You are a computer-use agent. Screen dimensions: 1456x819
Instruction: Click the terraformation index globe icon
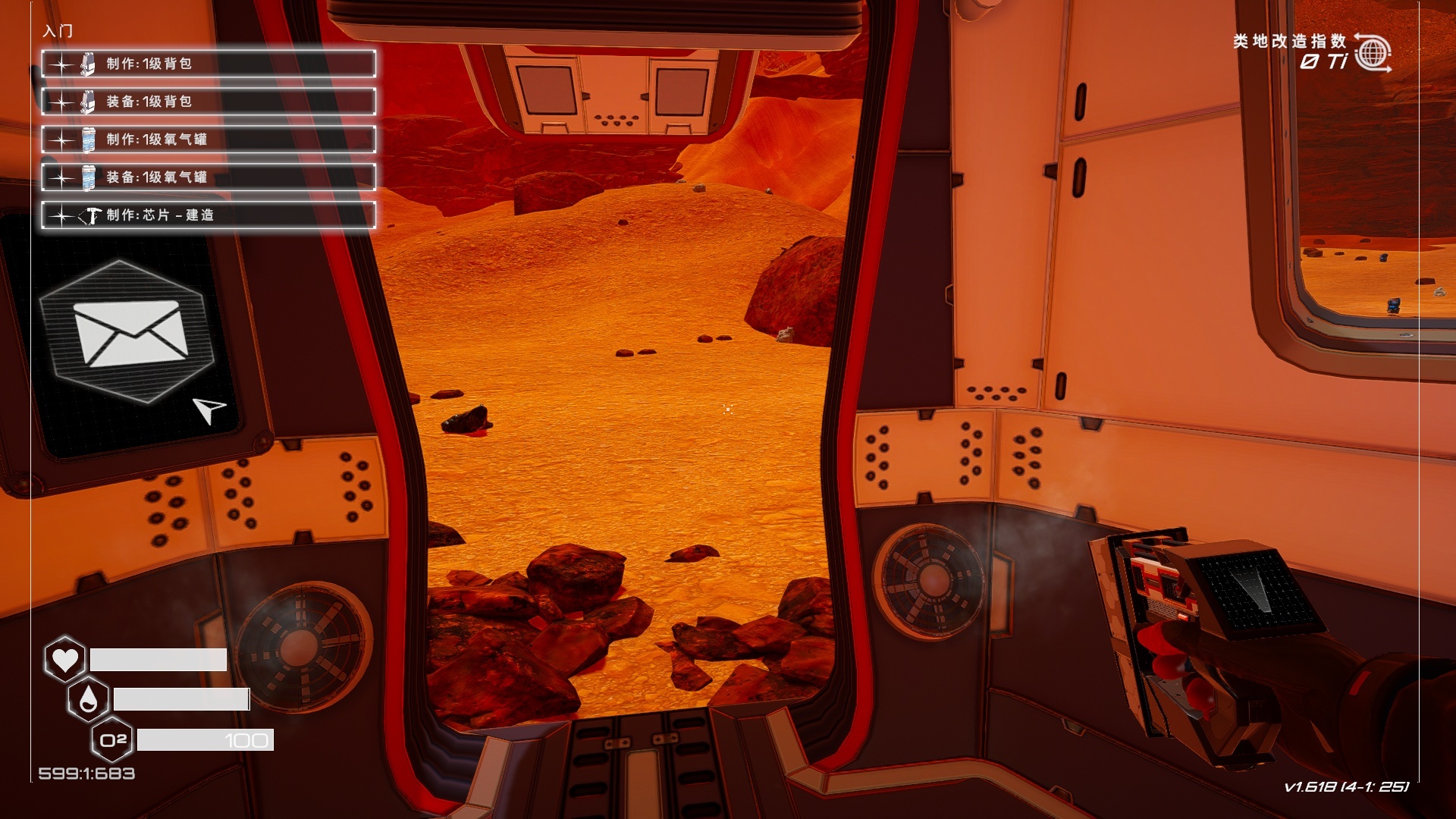[1373, 53]
